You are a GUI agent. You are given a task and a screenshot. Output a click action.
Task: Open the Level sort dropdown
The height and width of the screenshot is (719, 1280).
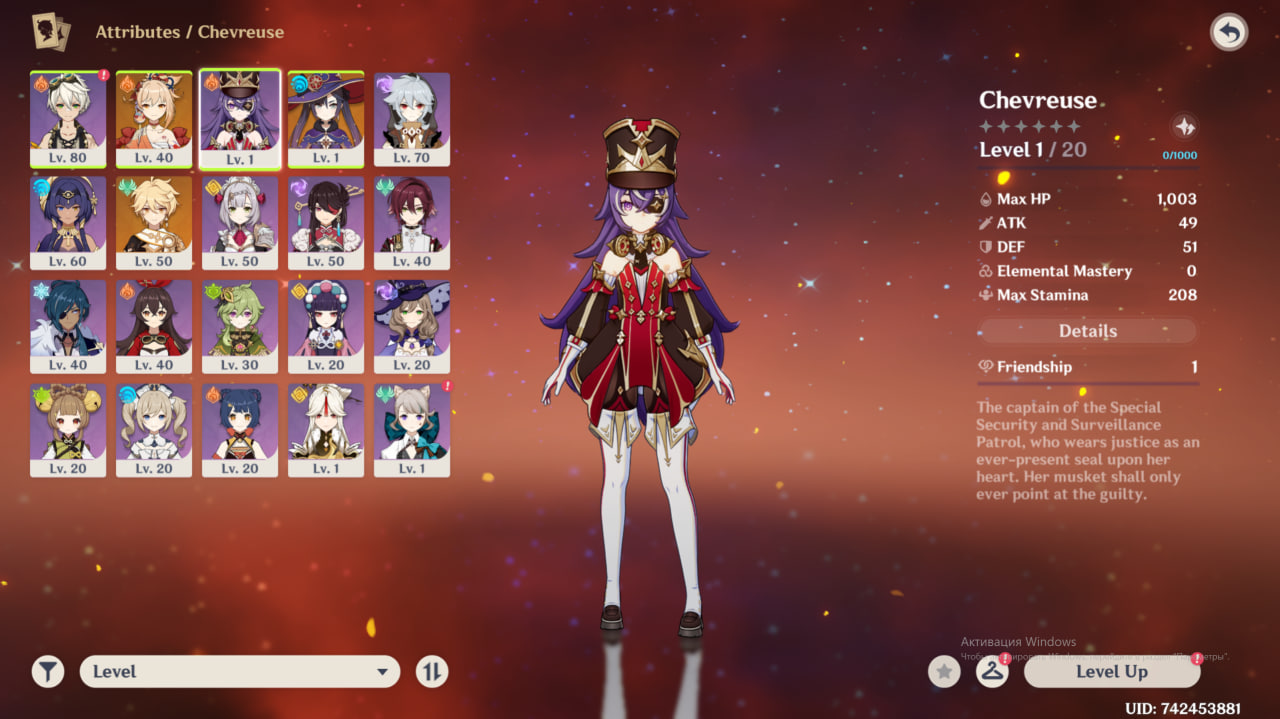pyautogui.click(x=240, y=672)
